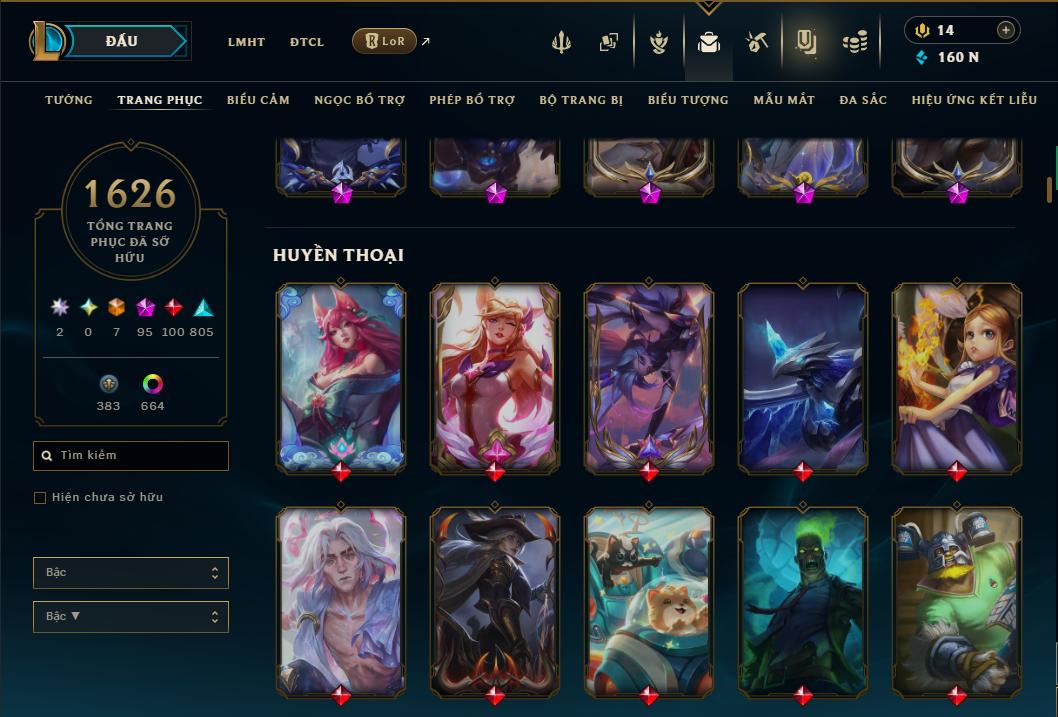1058x717 pixels.
Task: Open the PHÉP BỔ TRỢ tab
Action: coord(472,100)
